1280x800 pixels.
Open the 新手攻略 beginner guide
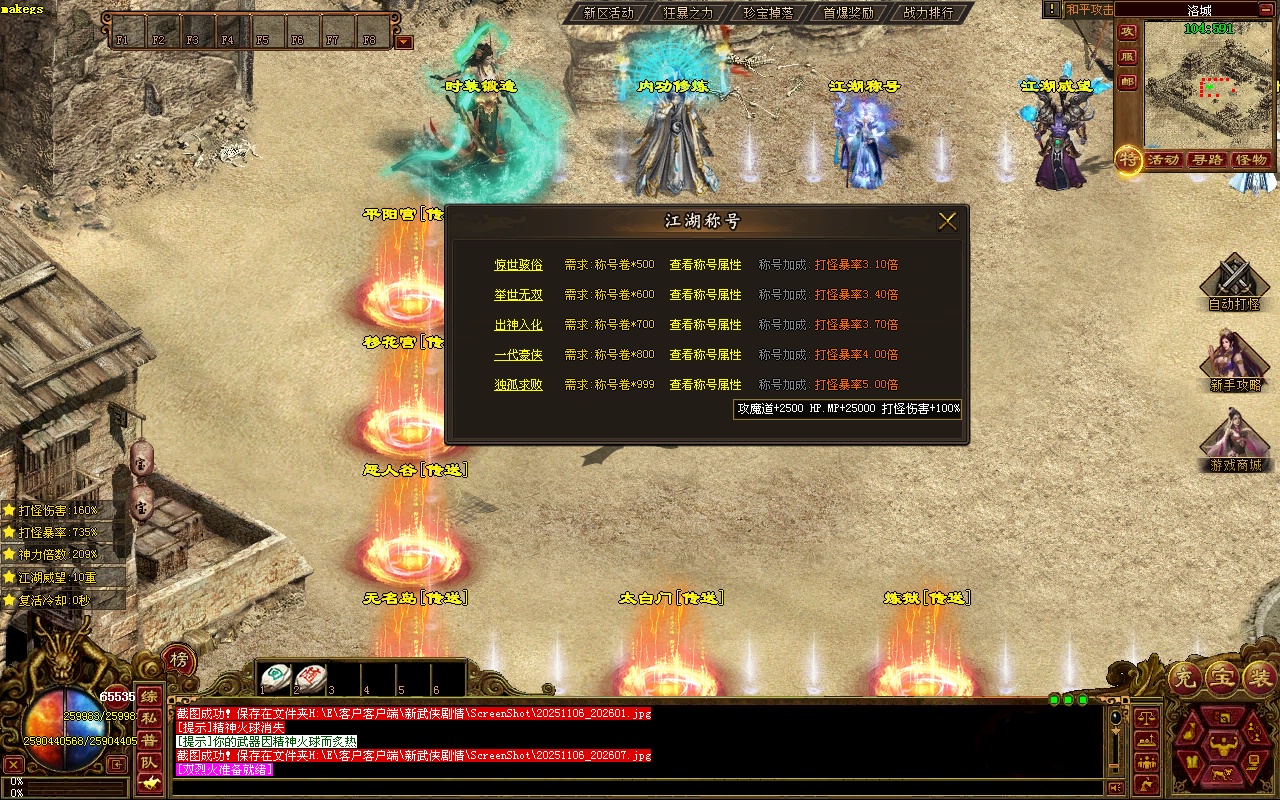pos(1234,358)
